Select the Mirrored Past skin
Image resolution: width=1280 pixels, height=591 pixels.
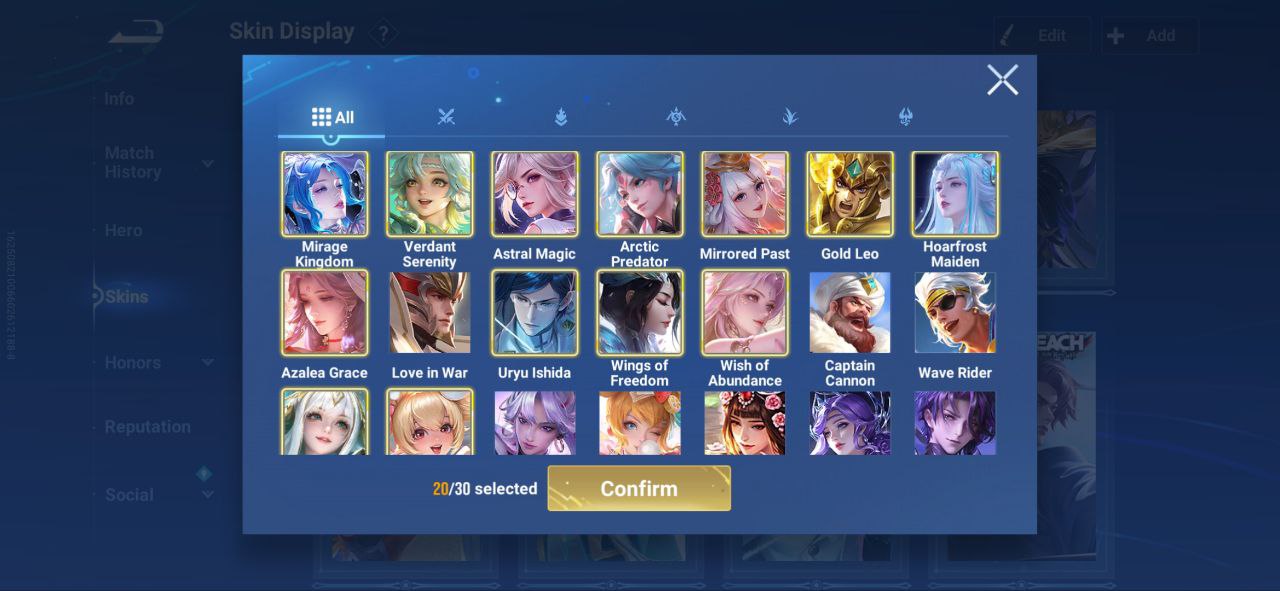tap(745, 194)
